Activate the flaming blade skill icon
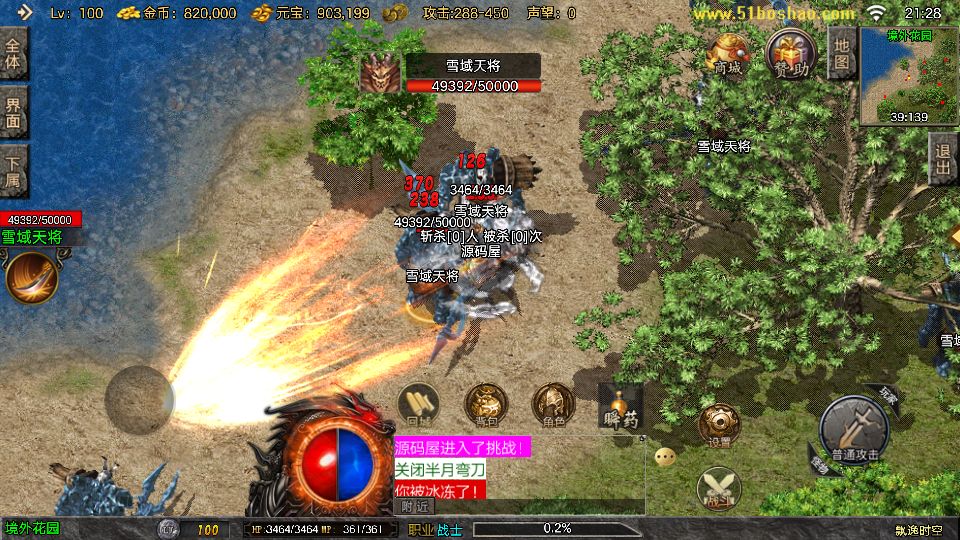 point(32,277)
